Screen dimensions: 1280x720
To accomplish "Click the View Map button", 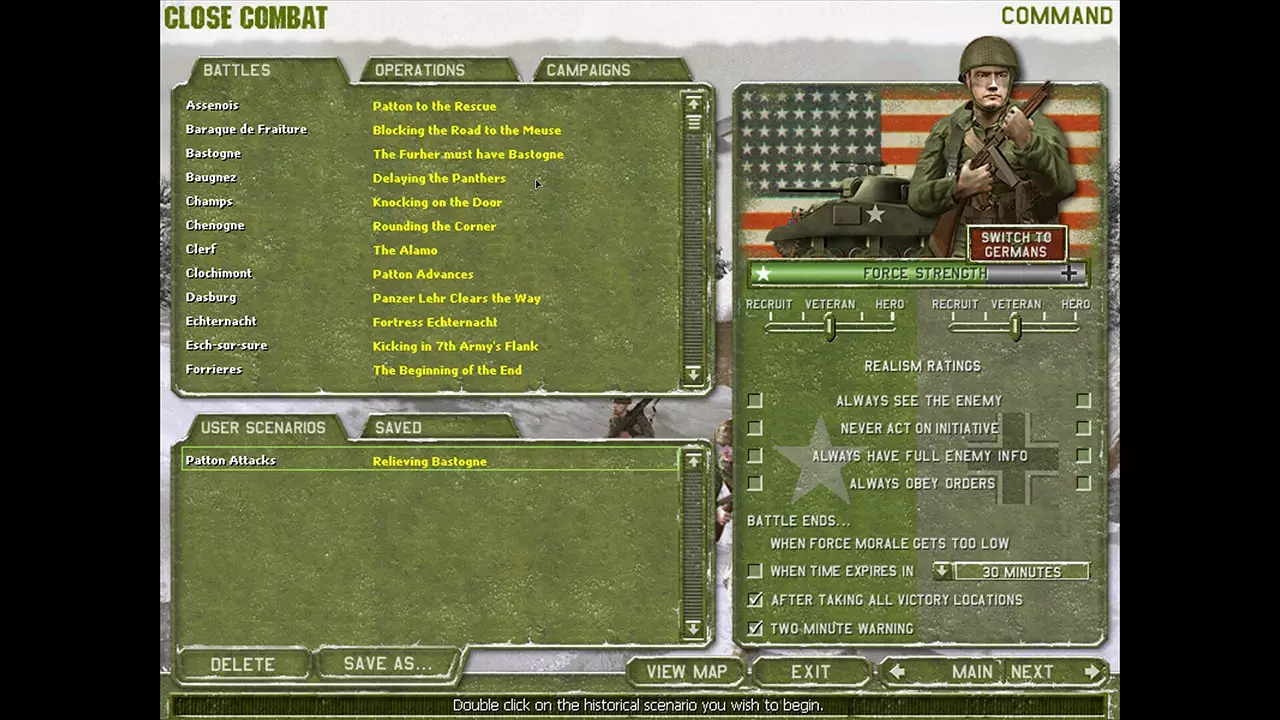I will point(686,671).
